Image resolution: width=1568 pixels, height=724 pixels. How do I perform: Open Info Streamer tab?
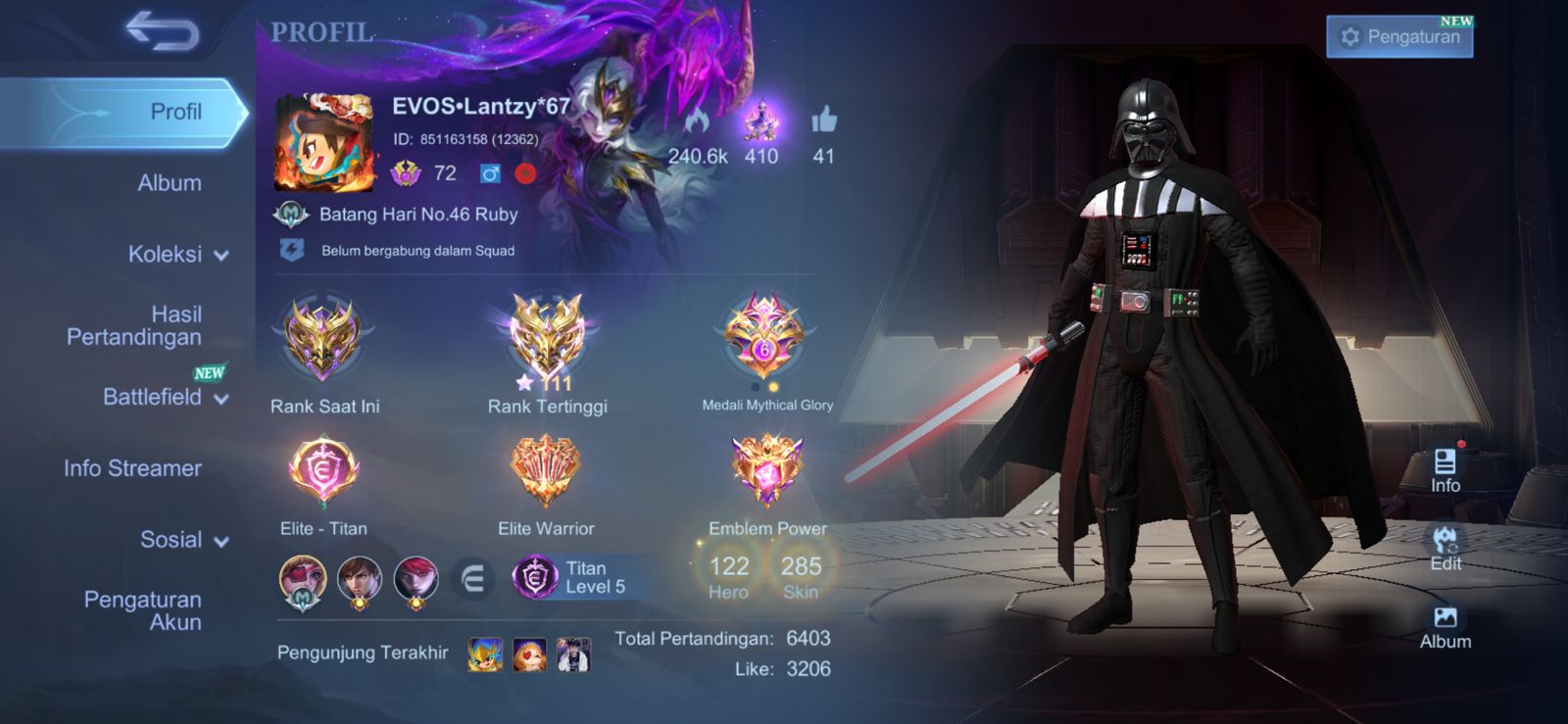tap(132, 468)
